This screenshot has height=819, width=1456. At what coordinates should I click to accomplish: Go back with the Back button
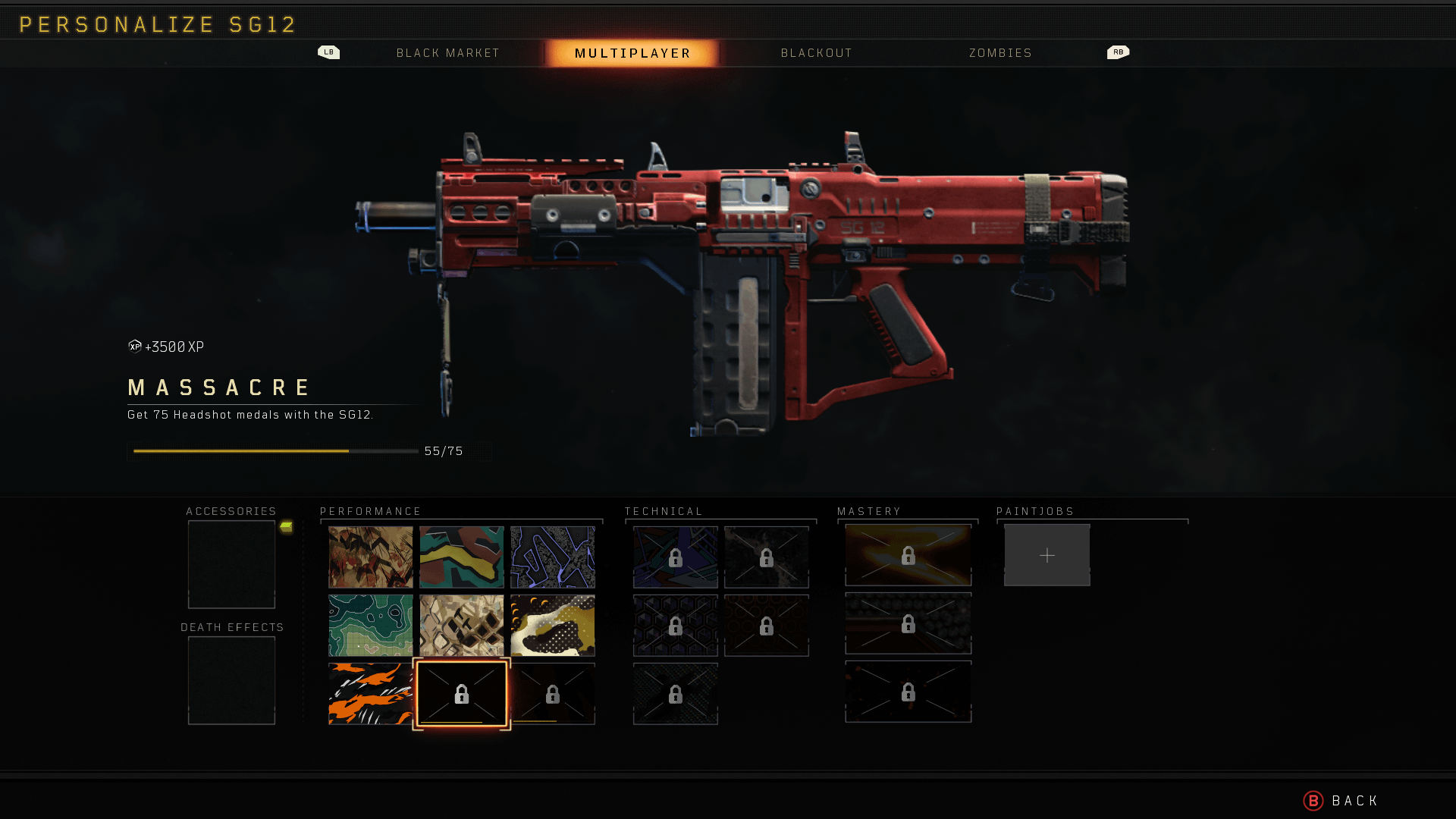(1342, 801)
